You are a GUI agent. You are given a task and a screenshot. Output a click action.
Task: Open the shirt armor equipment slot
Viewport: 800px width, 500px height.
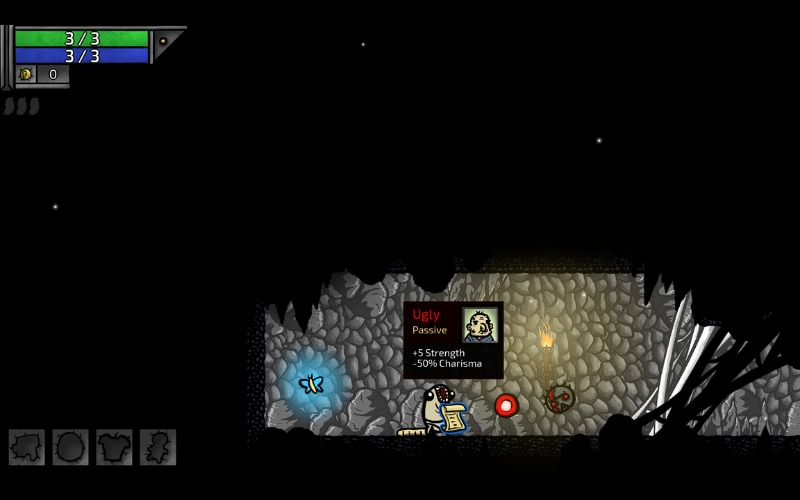tap(114, 447)
